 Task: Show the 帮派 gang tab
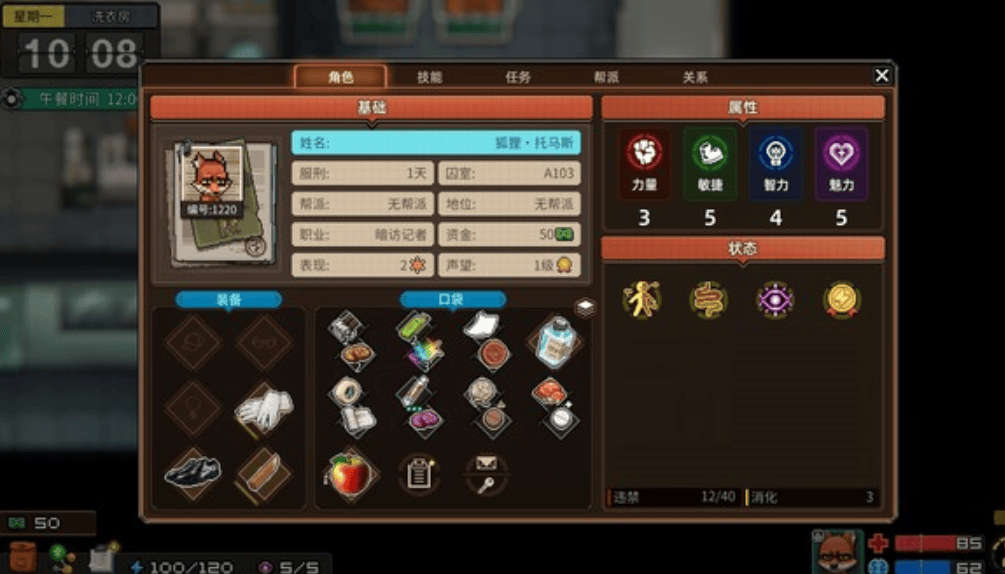tap(606, 77)
